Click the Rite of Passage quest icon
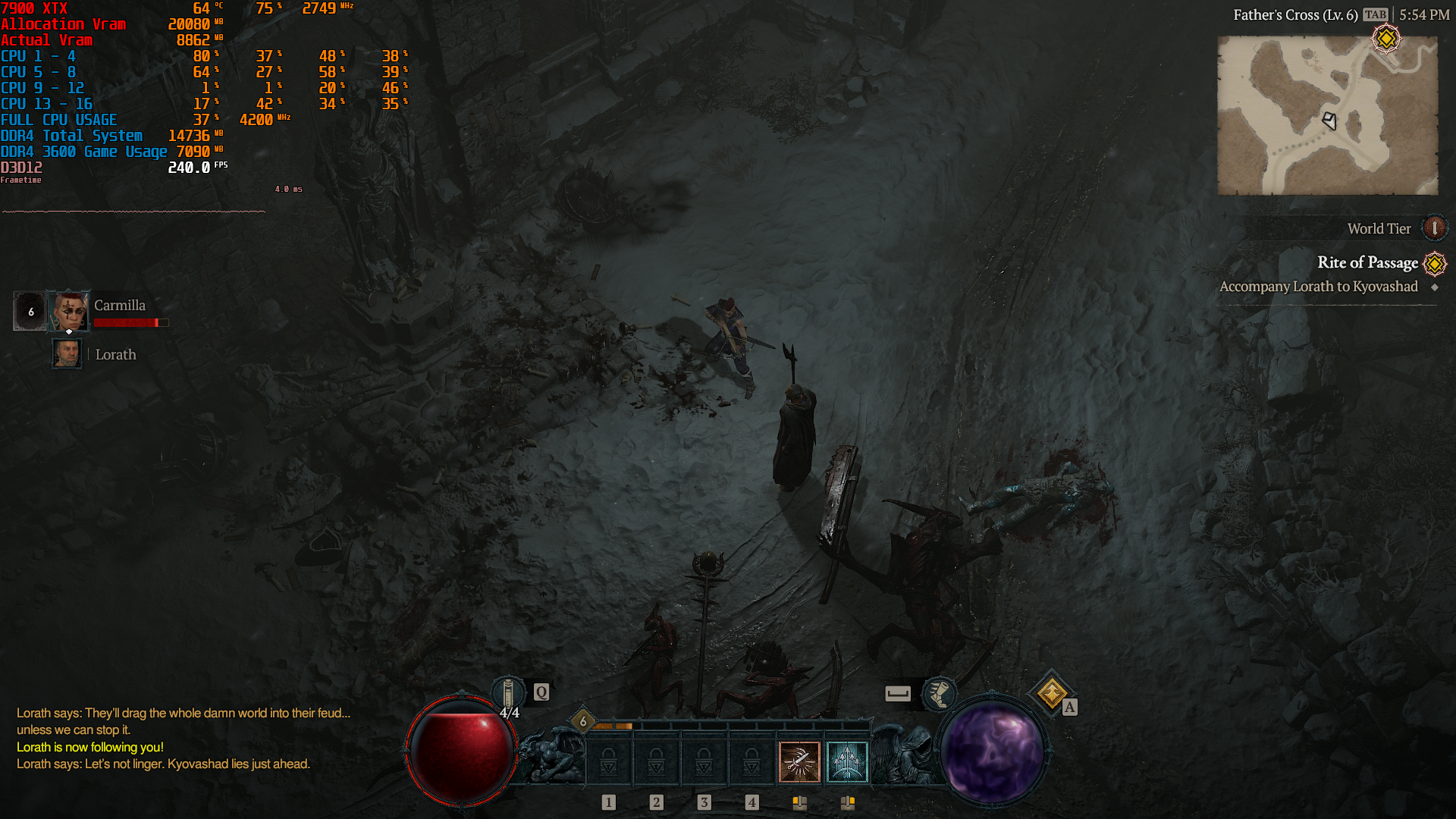Screen dimensions: 1456x819 1435,263
